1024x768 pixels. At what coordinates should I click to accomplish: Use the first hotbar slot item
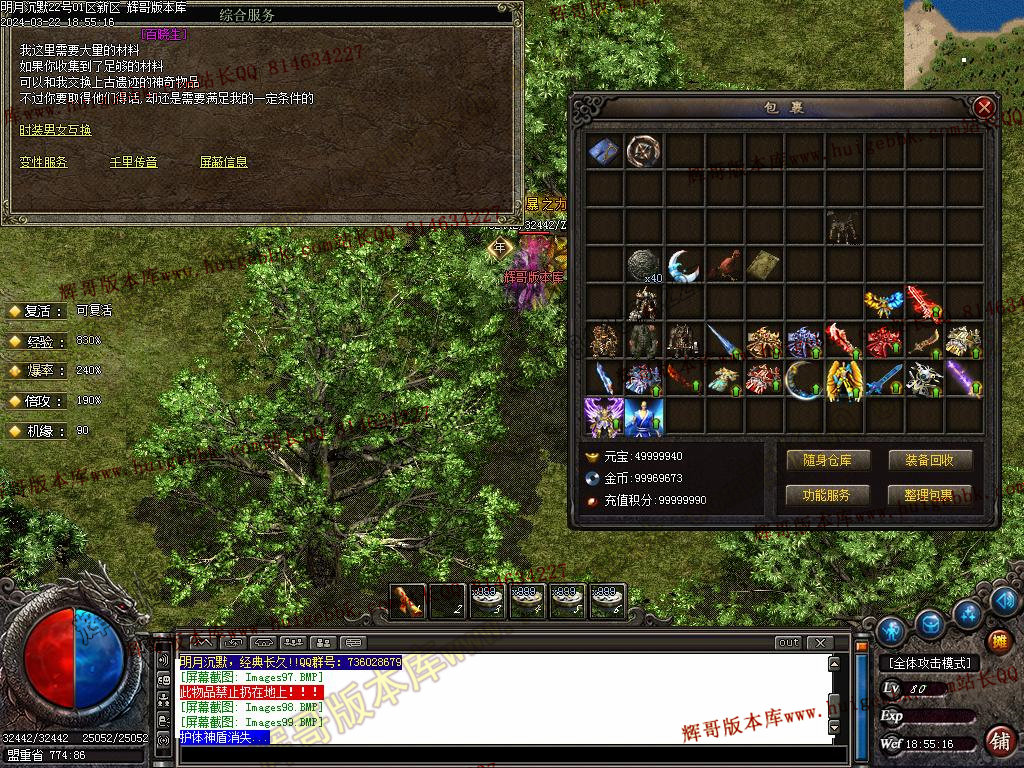point(408,601)
